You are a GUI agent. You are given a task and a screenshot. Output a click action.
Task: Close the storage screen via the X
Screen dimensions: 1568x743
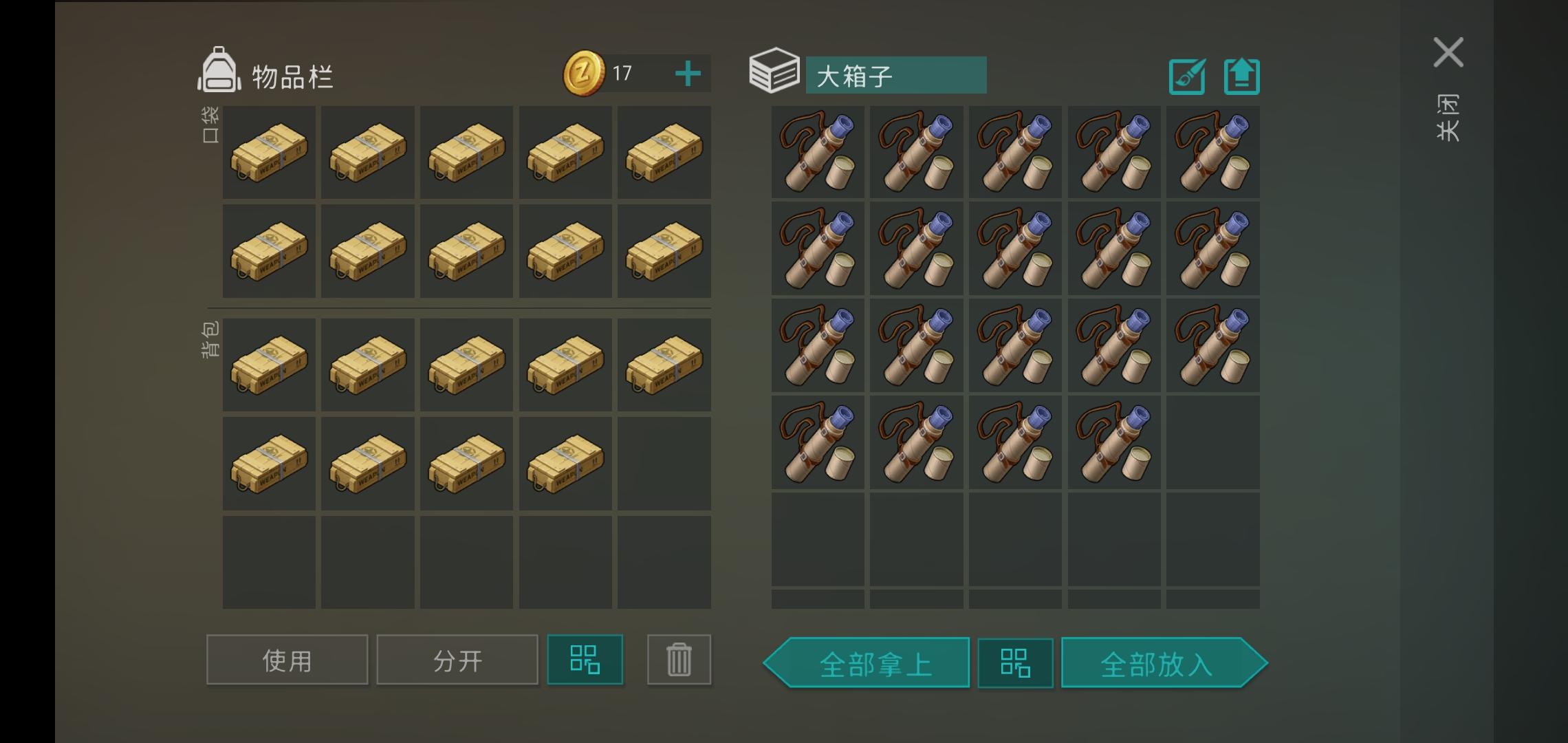(x=1448, y=52)
